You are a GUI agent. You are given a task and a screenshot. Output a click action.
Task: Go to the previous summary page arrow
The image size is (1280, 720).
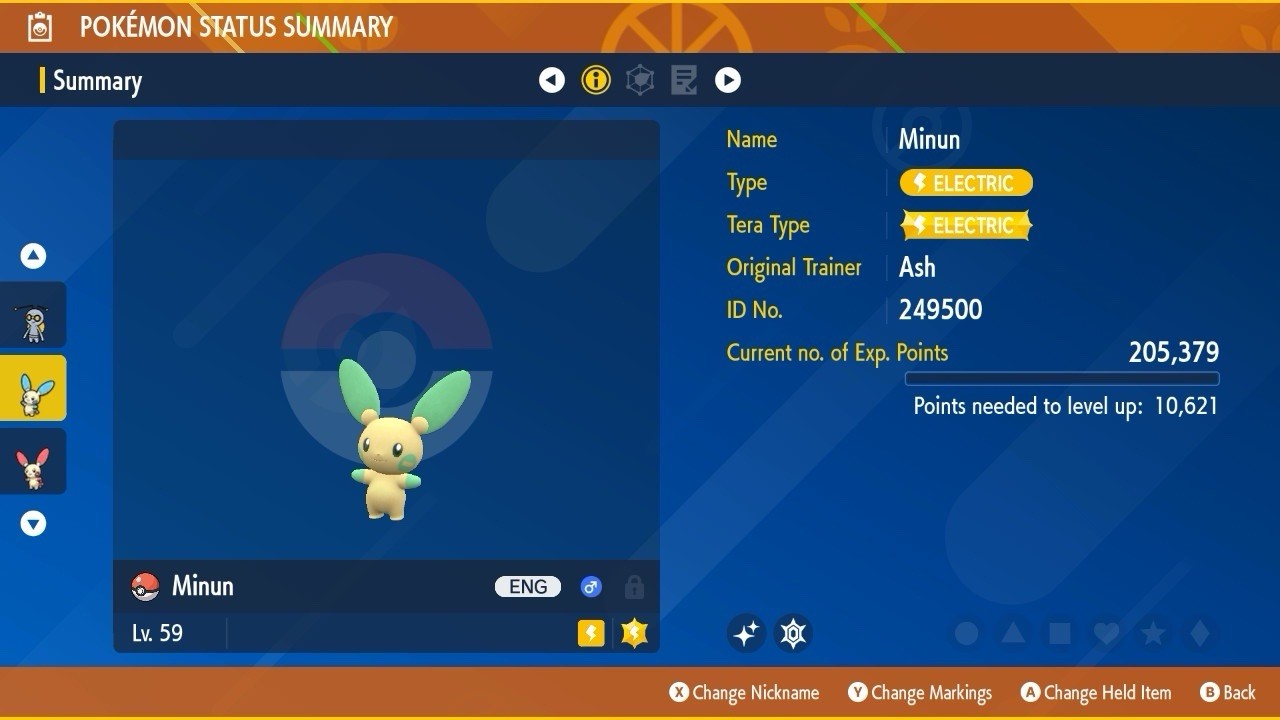tap(552, 80)
